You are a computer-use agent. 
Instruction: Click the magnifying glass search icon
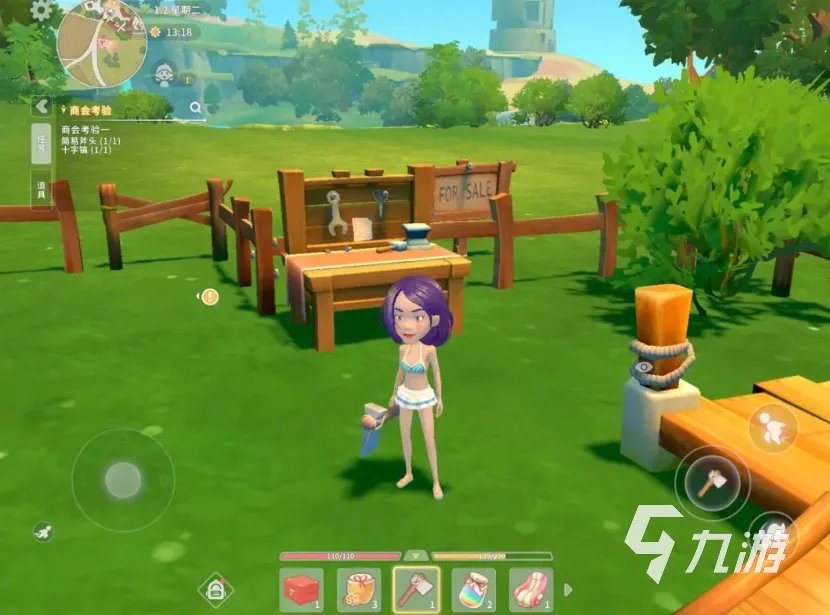pyautogui.click(x=212, y=106)
